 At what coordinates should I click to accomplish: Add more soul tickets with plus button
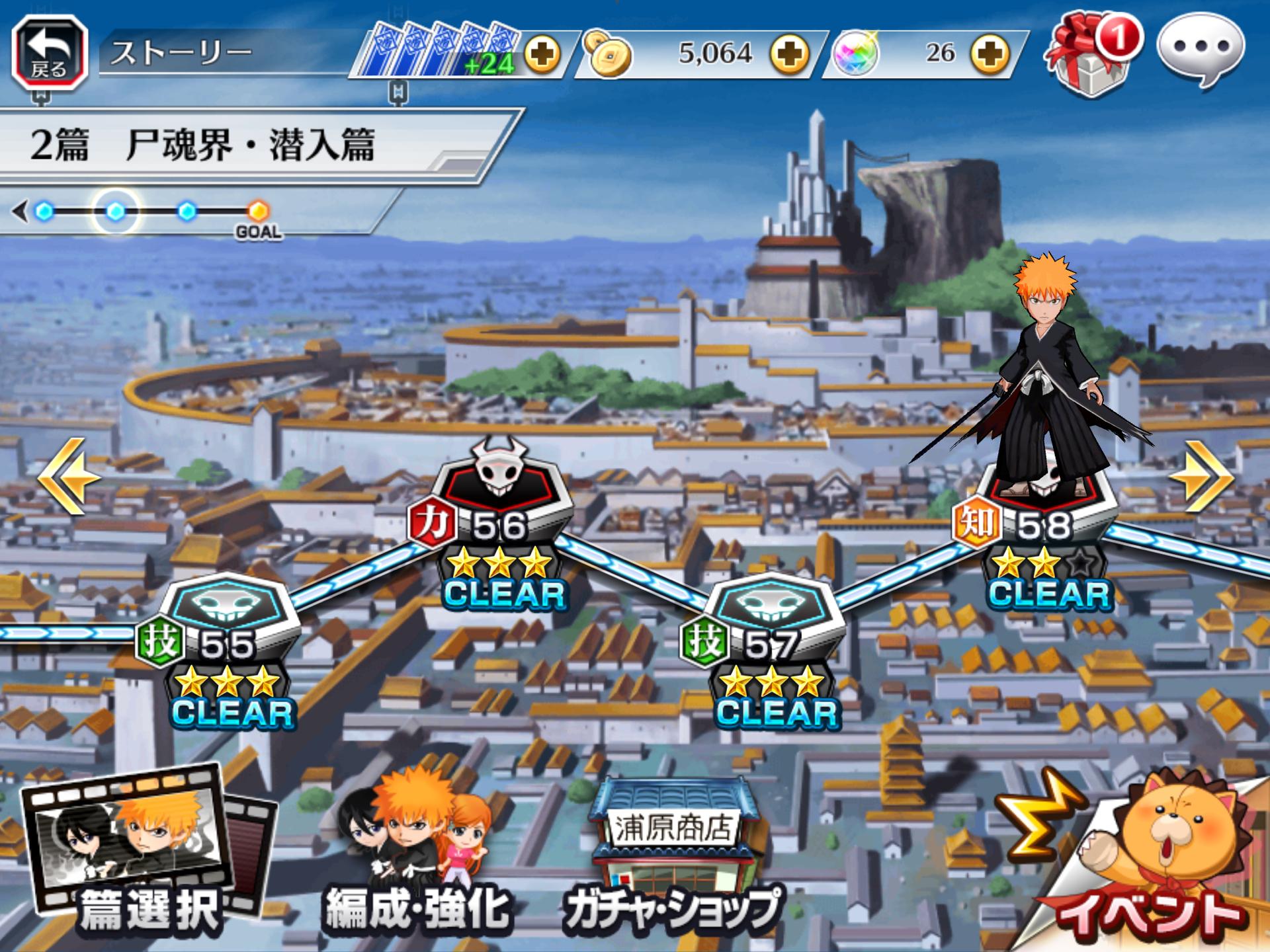pos(542,54)
